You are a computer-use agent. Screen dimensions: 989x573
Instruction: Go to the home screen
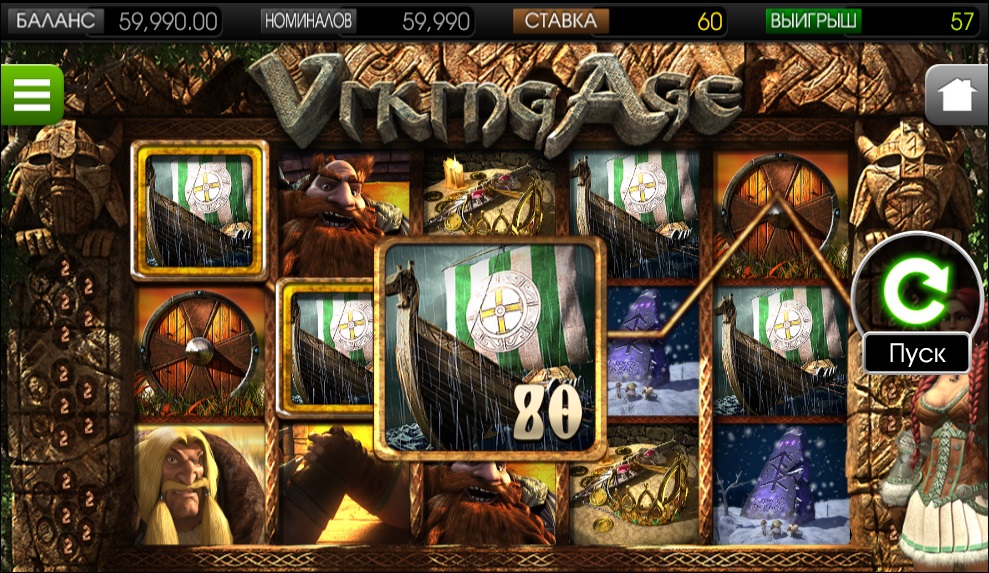(x=956, y=96)
